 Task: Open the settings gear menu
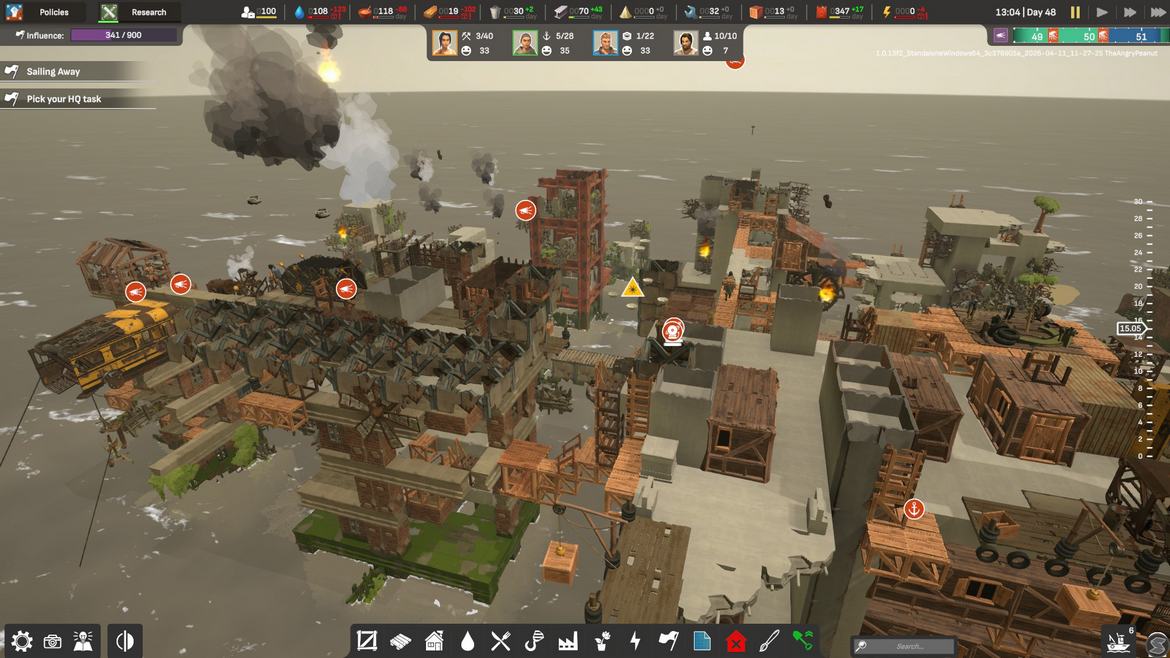(22, 641)
